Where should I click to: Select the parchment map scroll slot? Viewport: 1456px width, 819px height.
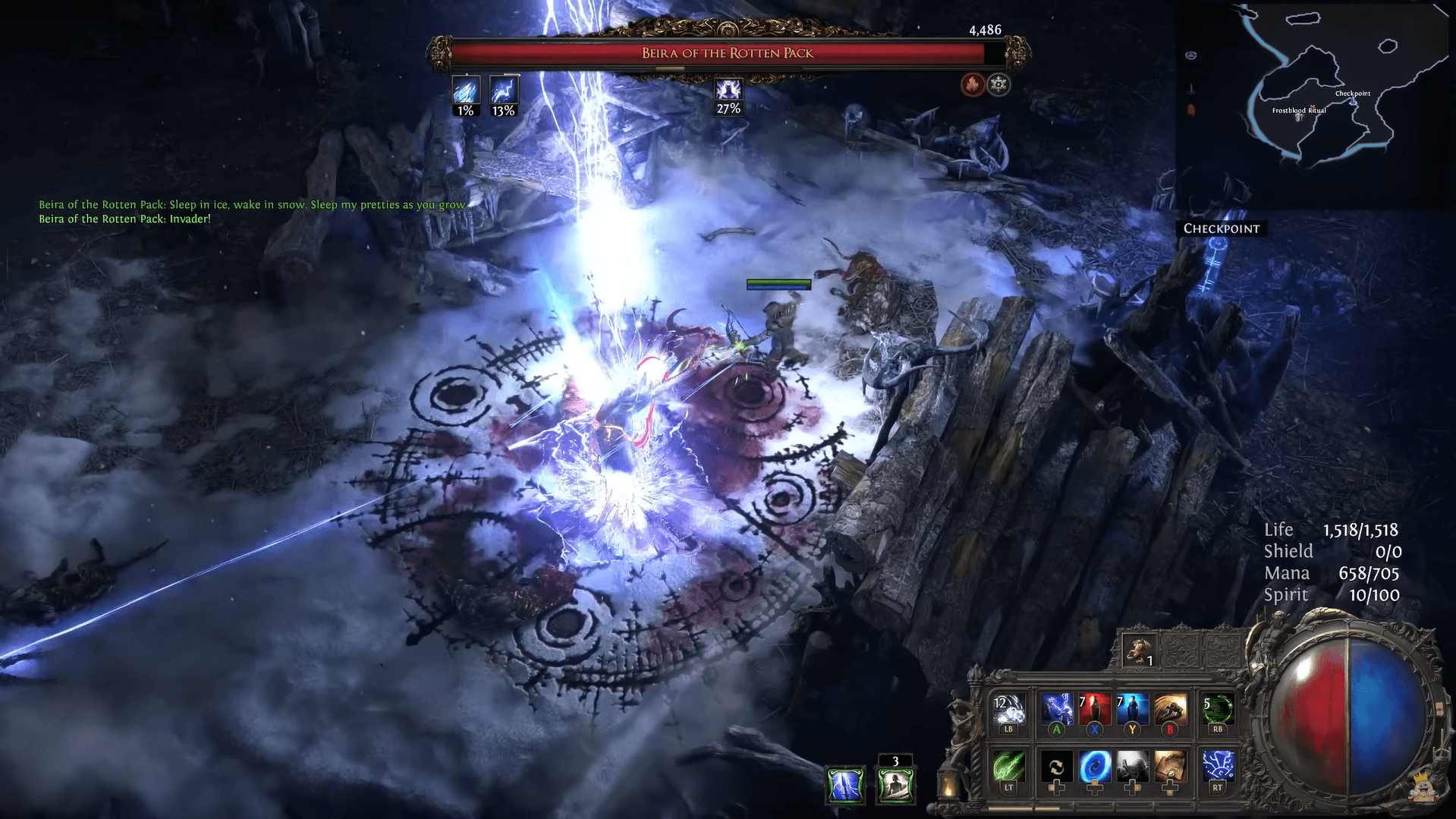[1170, 767]
